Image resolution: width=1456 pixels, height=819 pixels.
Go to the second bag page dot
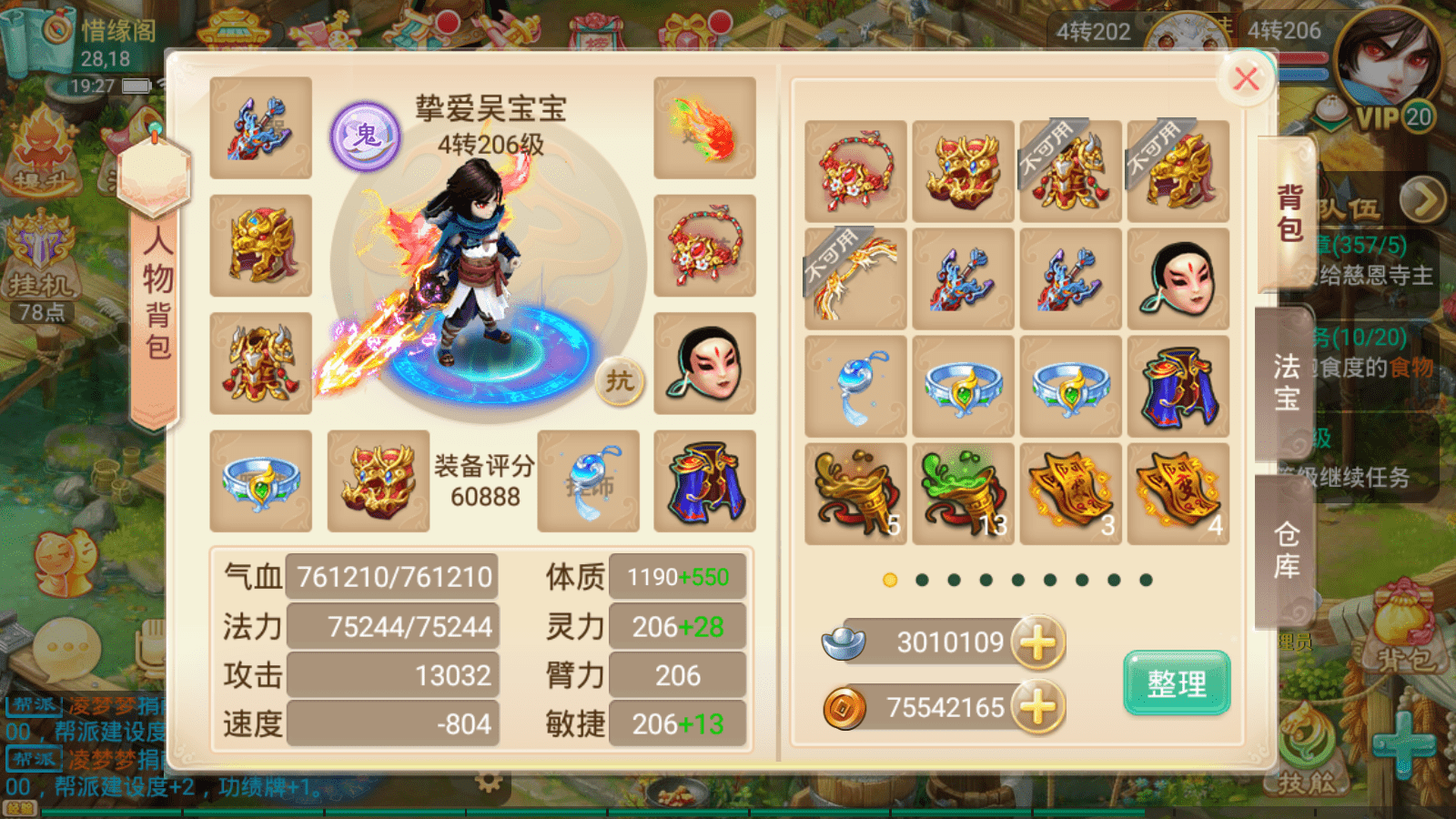[x=922, y=581]
